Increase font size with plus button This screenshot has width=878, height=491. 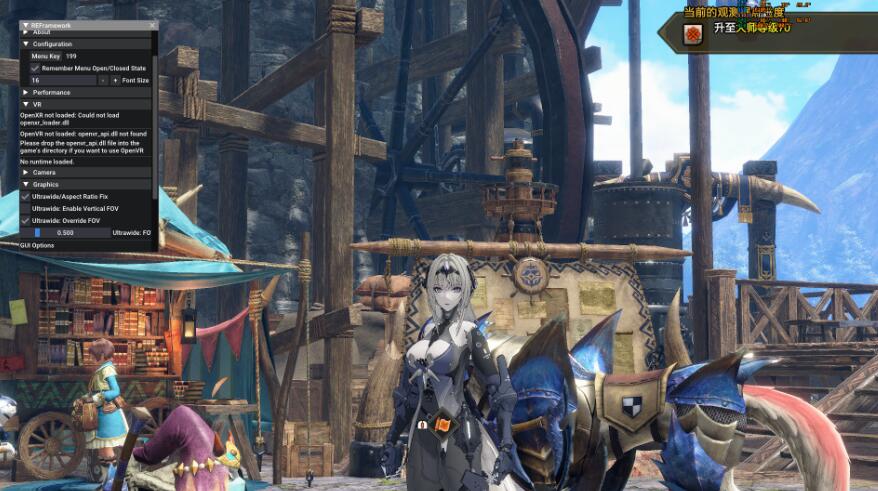tap(116, 80)
